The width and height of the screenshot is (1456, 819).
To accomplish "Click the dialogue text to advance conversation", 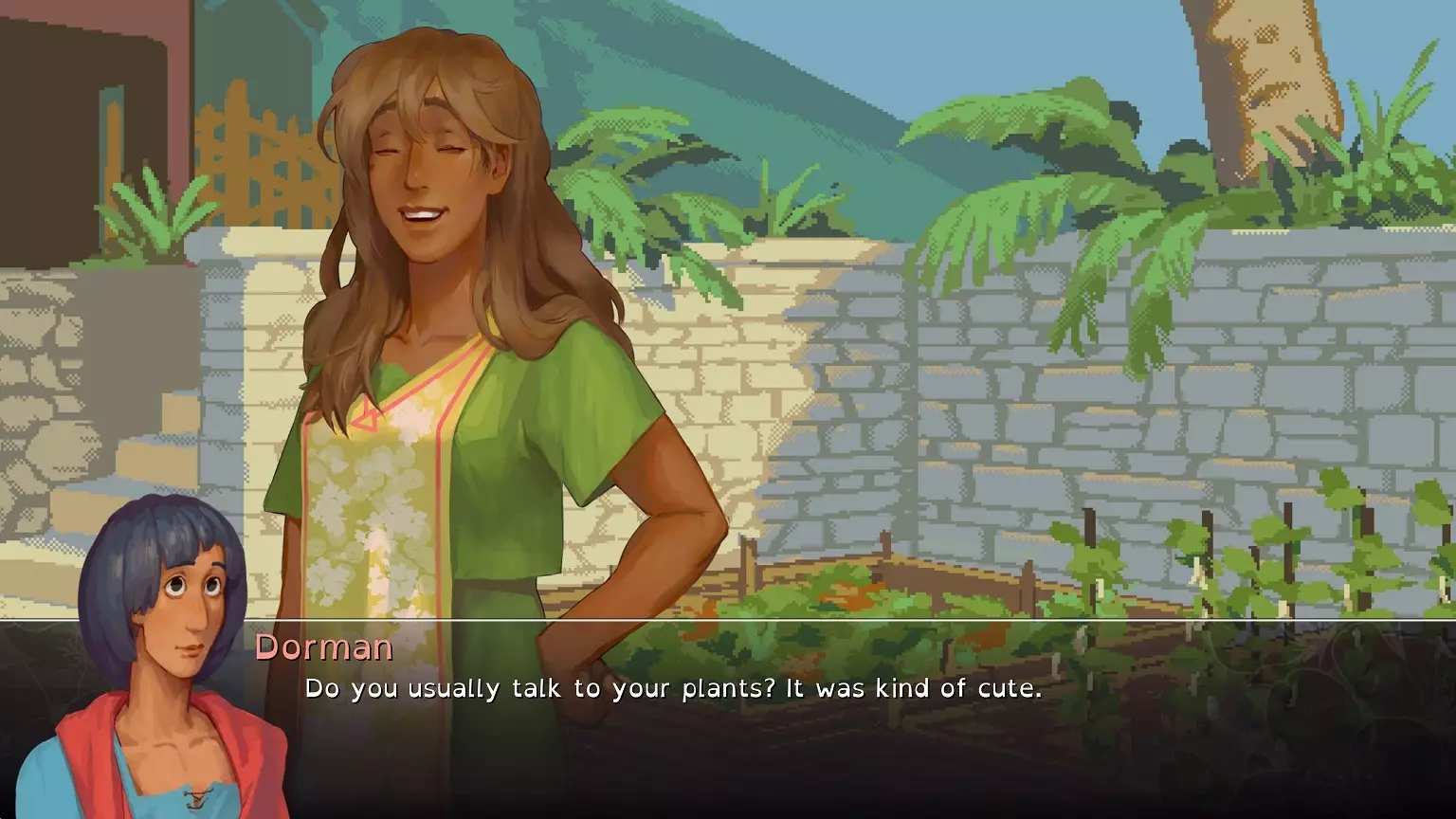I will pyautogui.click(x=664, y=689).
